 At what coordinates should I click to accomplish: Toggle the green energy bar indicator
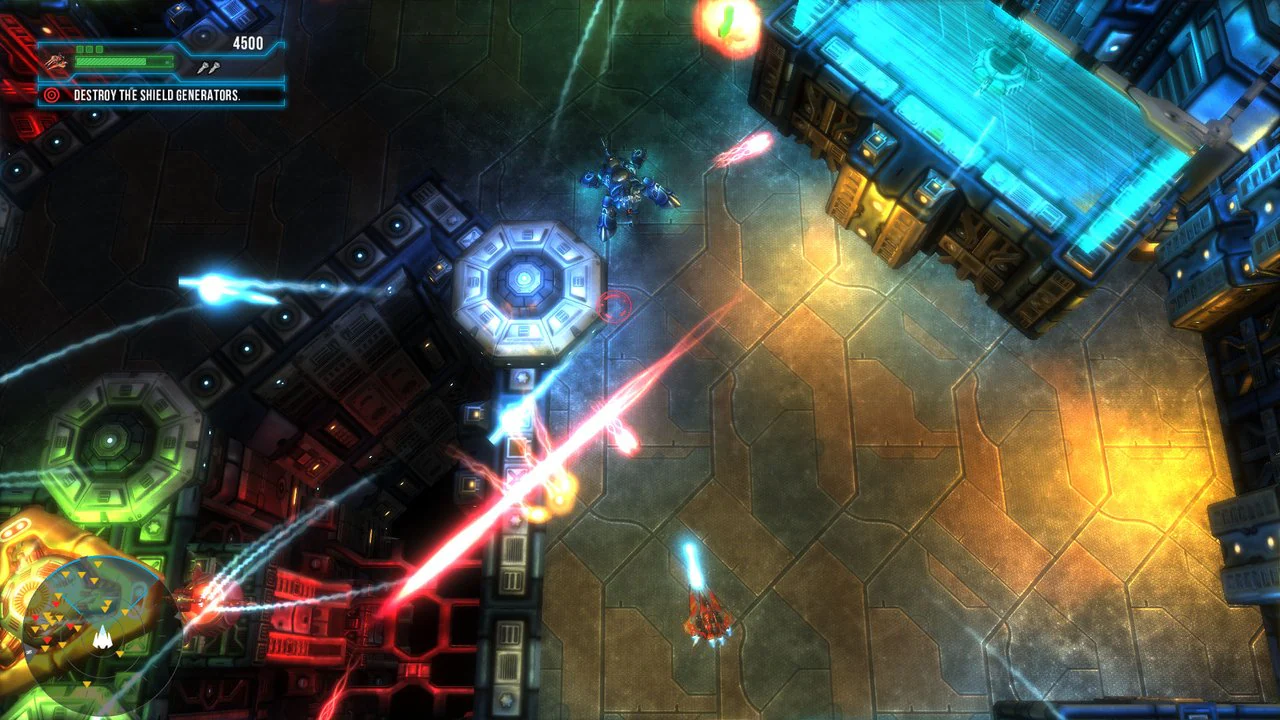[x=124, y=60]
